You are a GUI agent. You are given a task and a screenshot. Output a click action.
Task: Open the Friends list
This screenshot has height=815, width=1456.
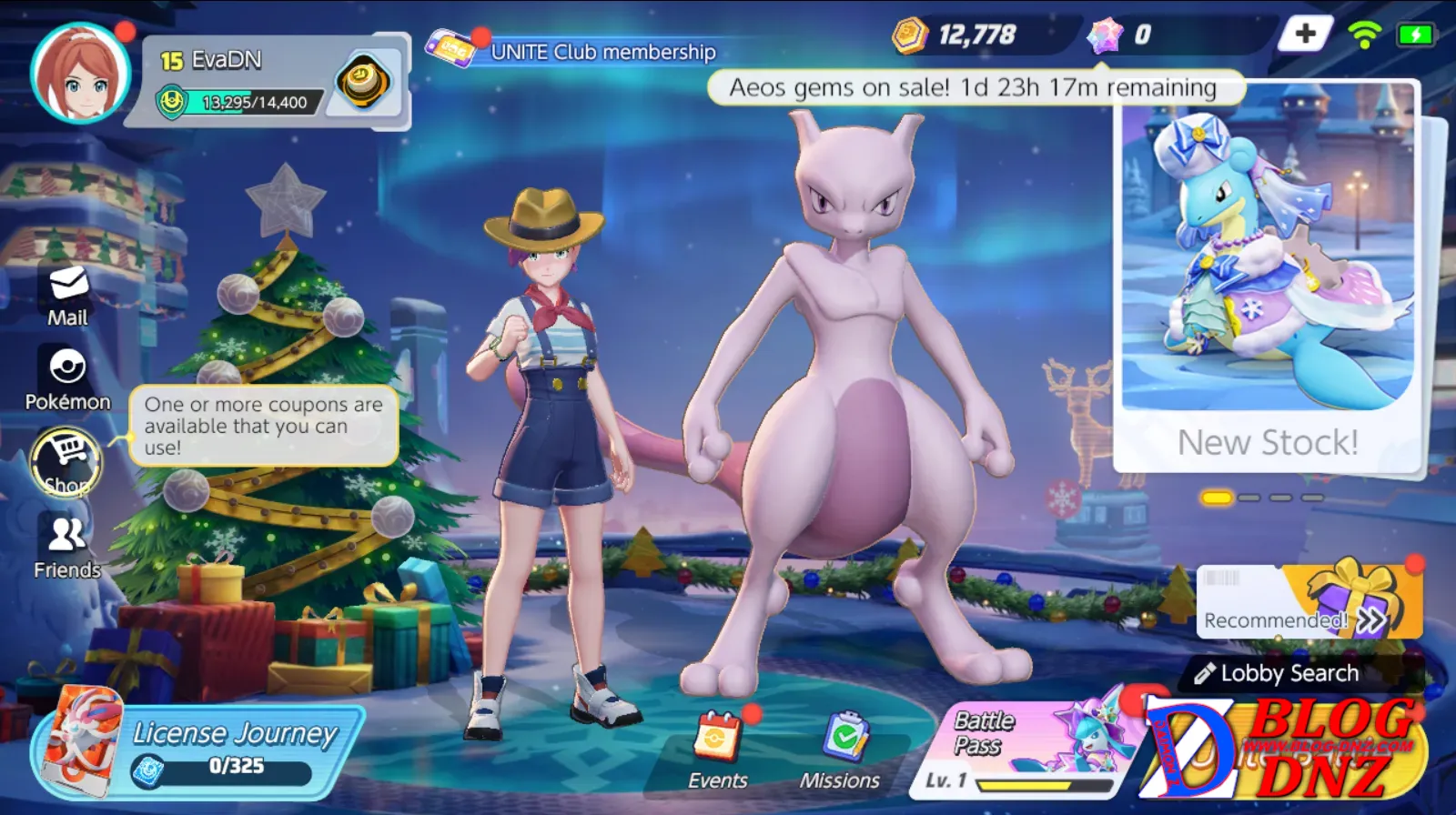(67, 548)
